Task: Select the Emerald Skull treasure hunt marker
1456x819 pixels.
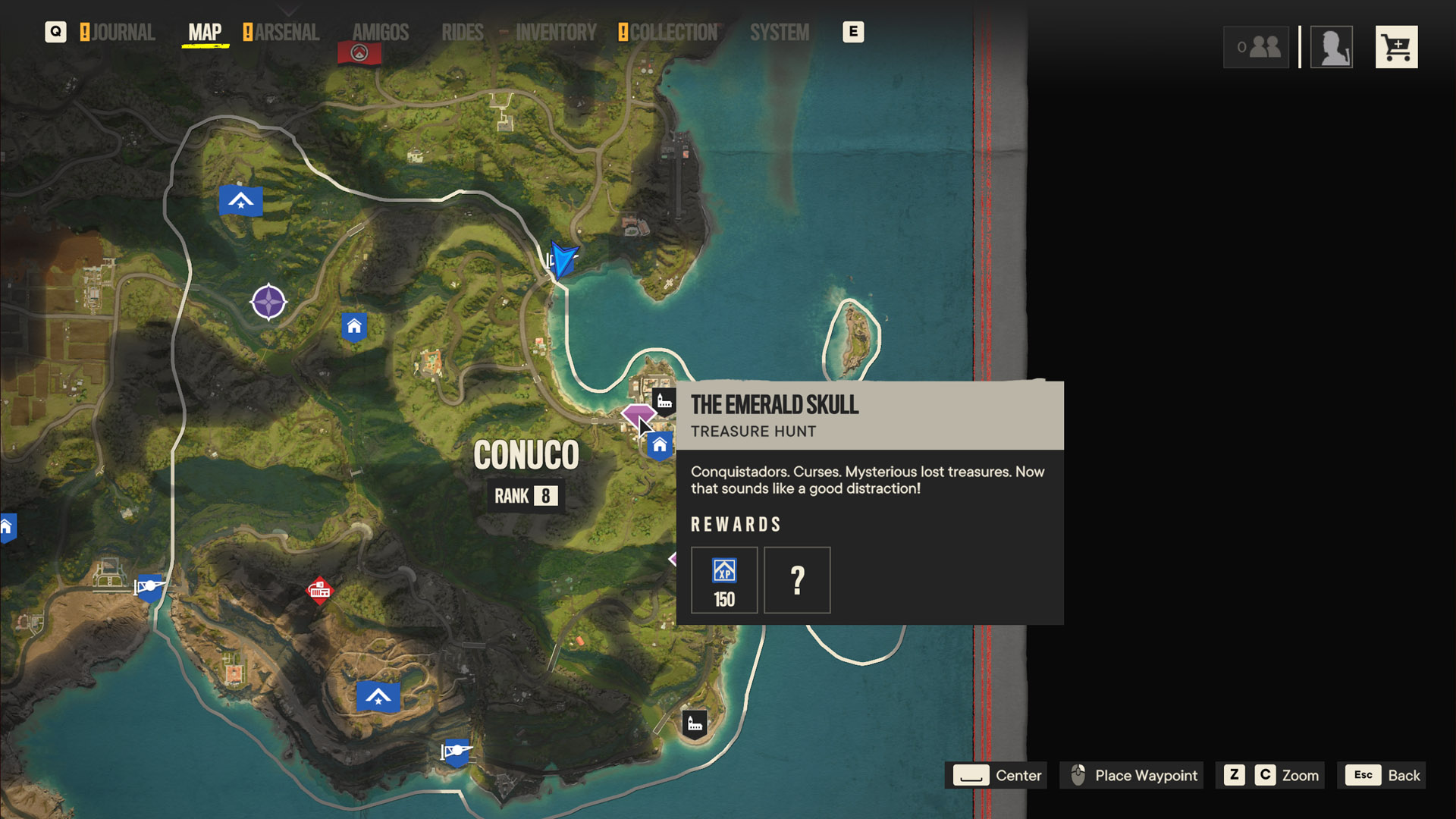Action: click(637, 415)
